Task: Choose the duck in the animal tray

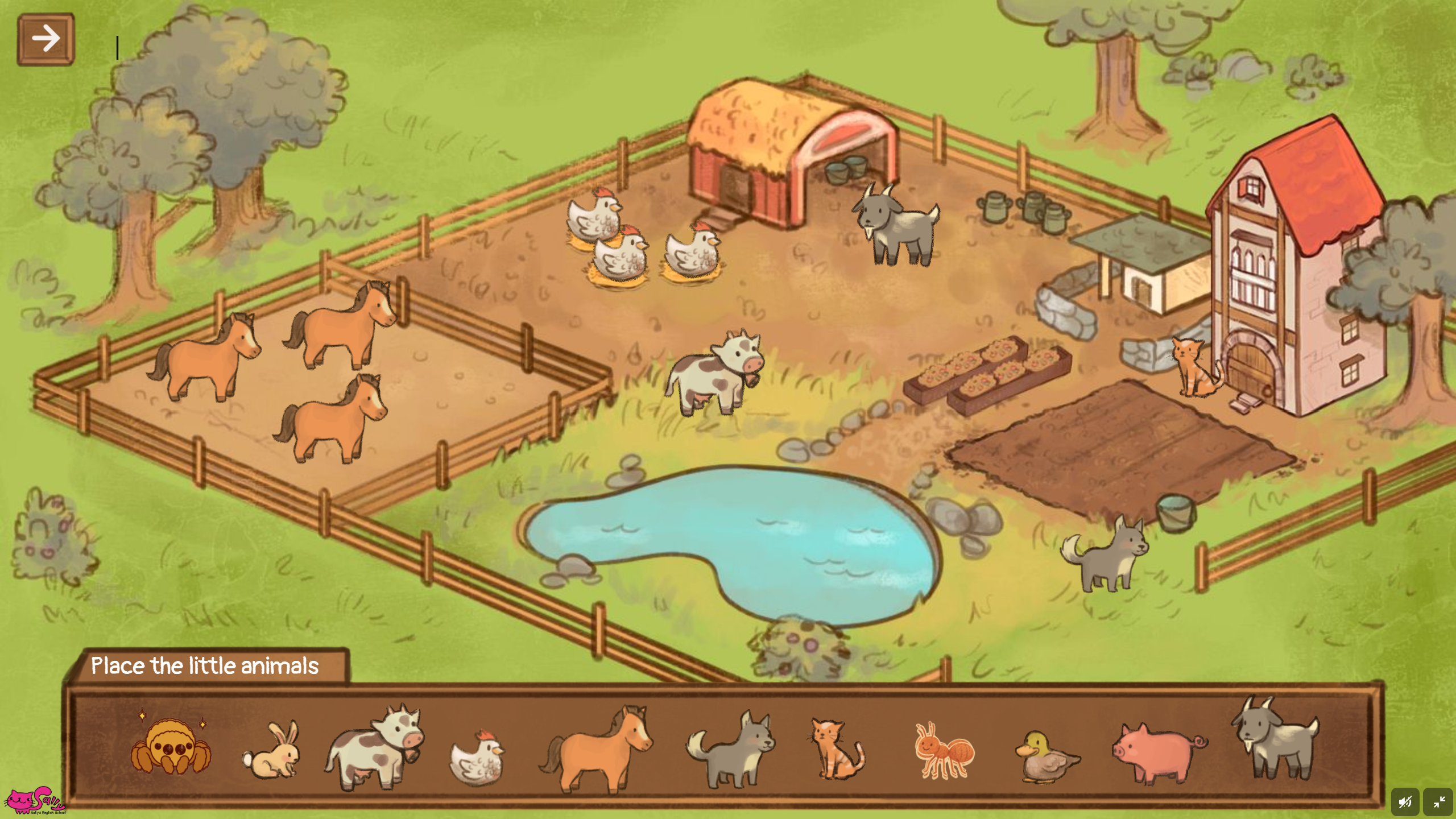Action: point(1046,758)
